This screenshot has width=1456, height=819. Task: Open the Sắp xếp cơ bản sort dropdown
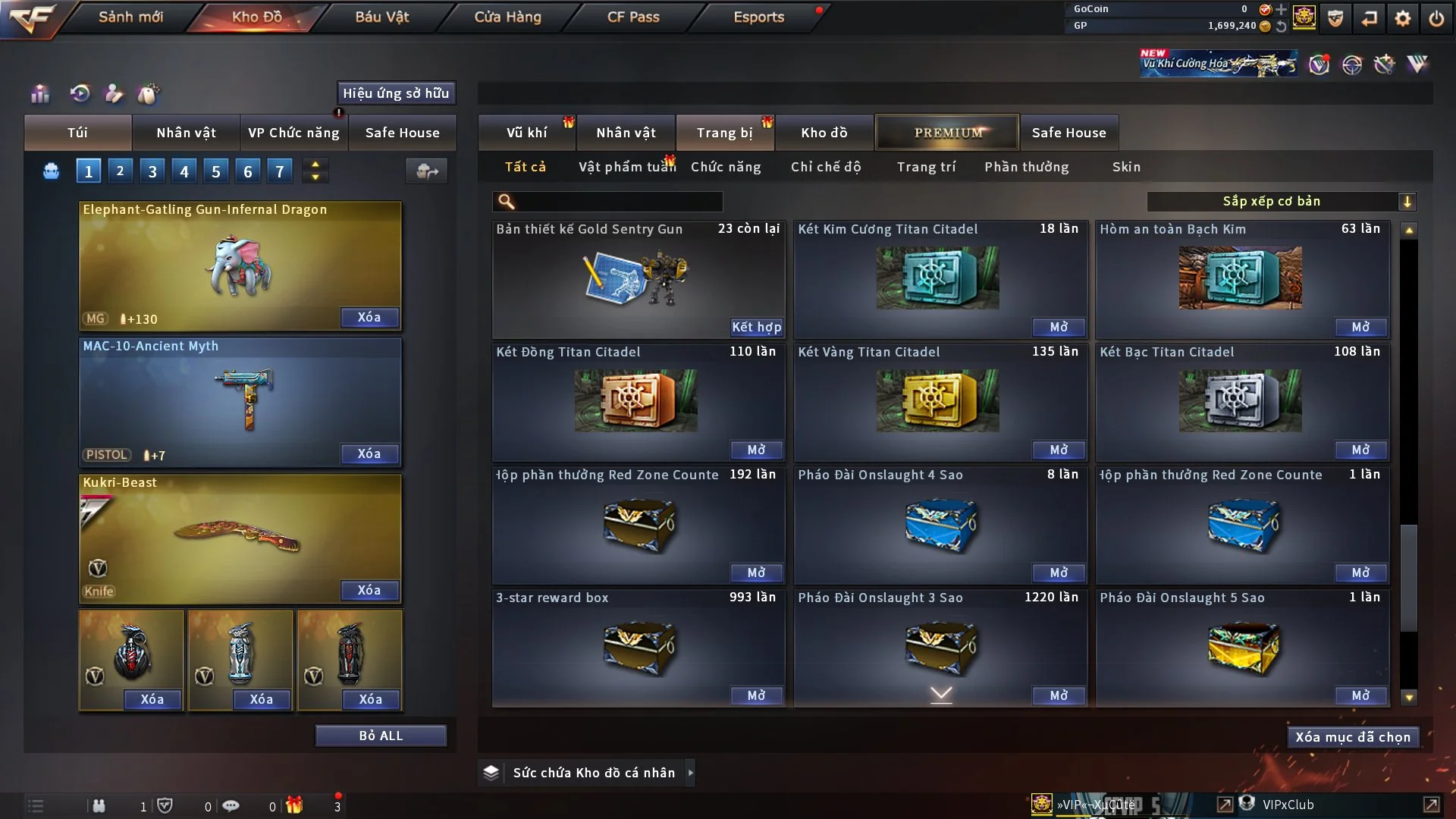tap(1281, 202)
